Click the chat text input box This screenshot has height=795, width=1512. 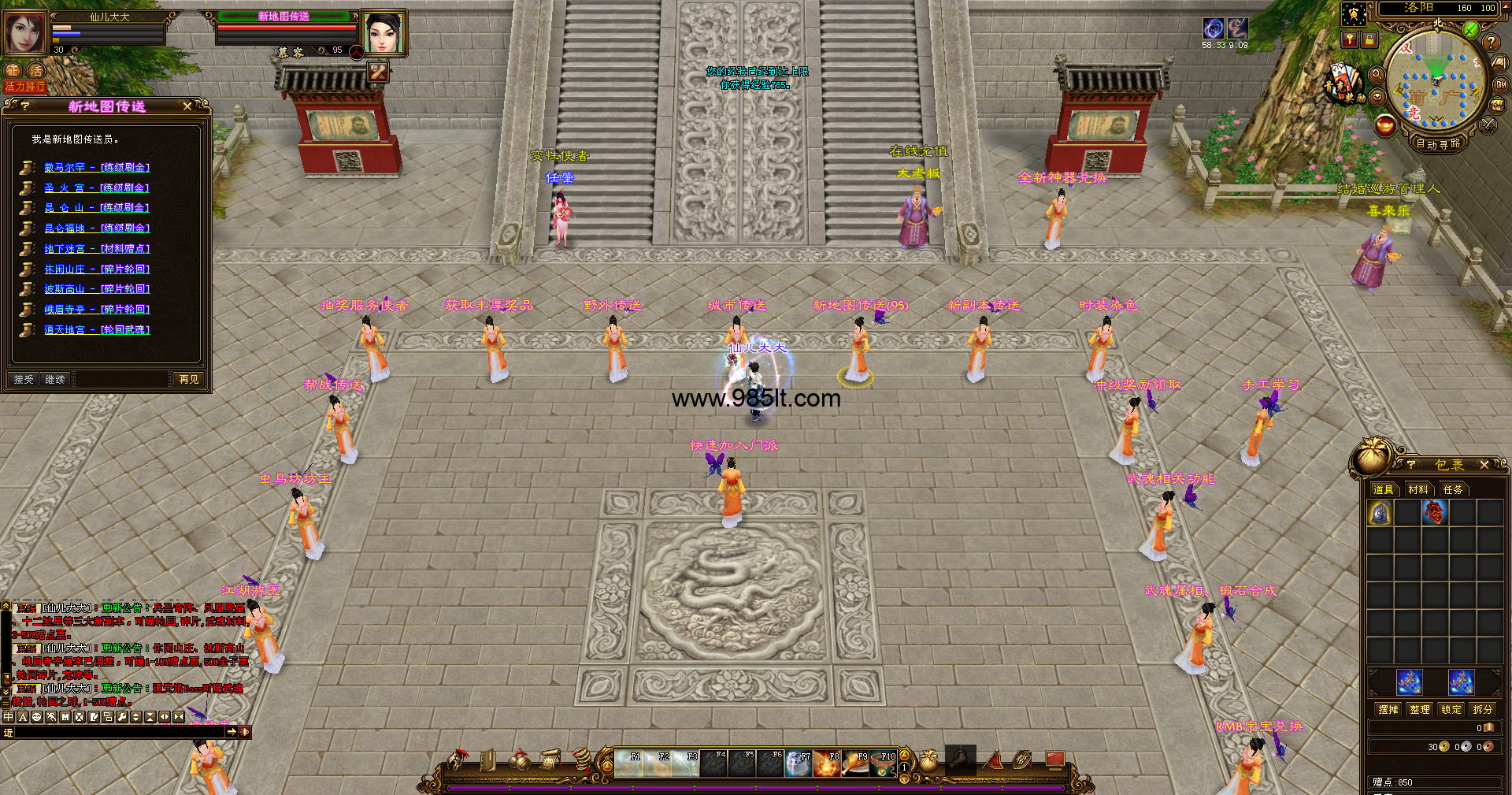click(118, 733)
